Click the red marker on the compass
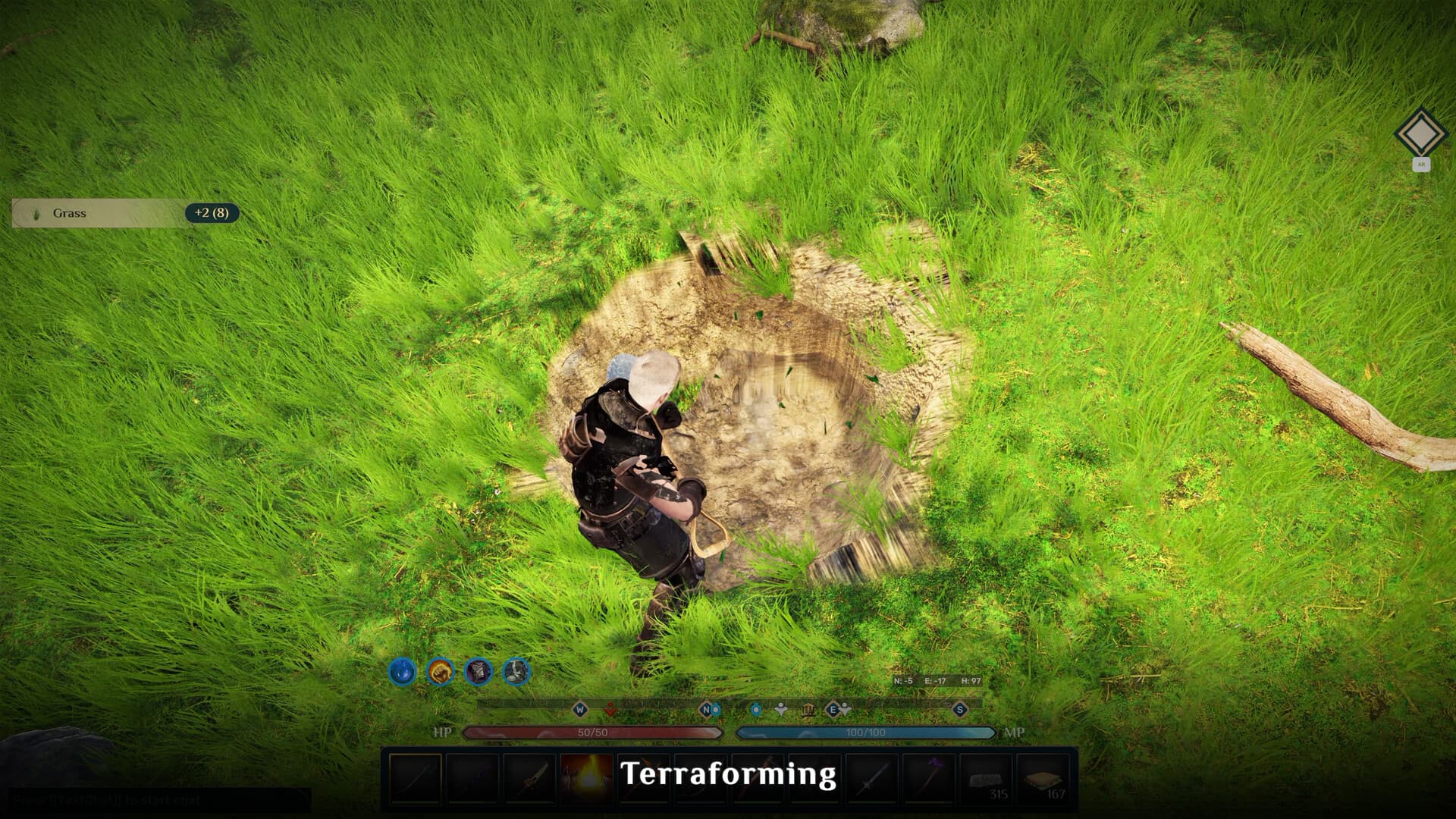 tap(610, 710)
